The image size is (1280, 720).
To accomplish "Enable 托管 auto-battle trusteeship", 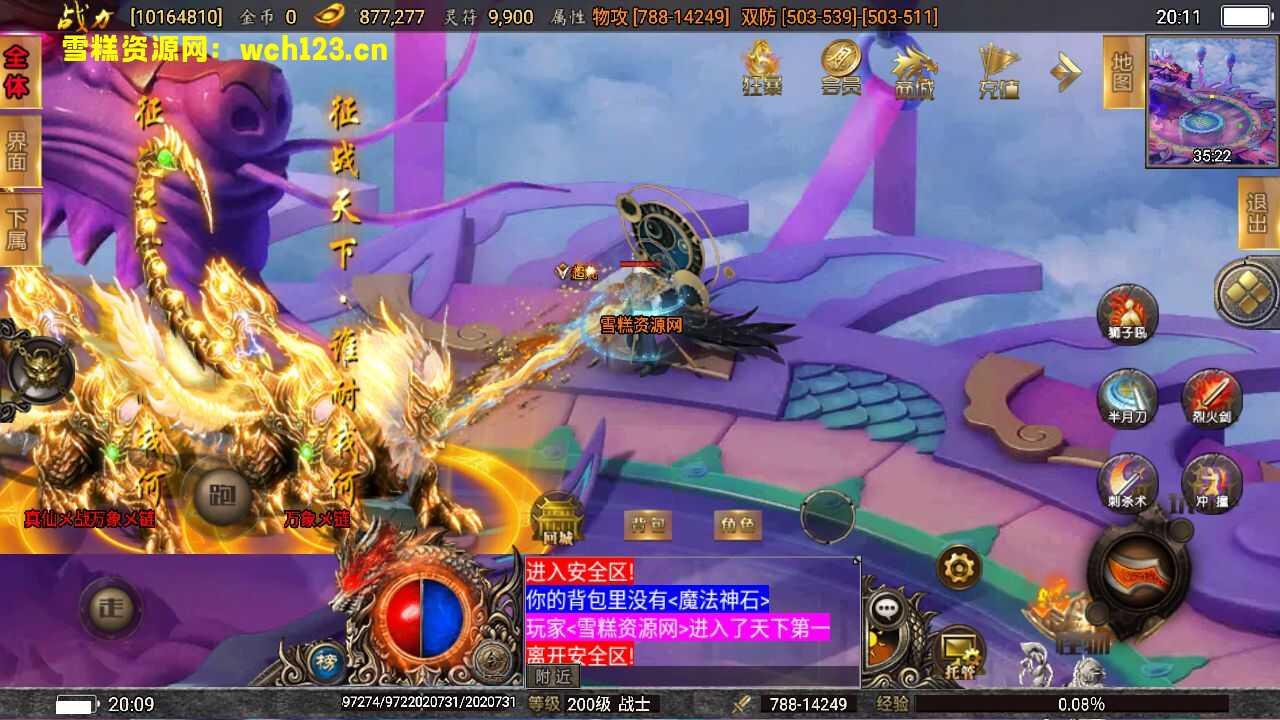I will click(957, 645).
